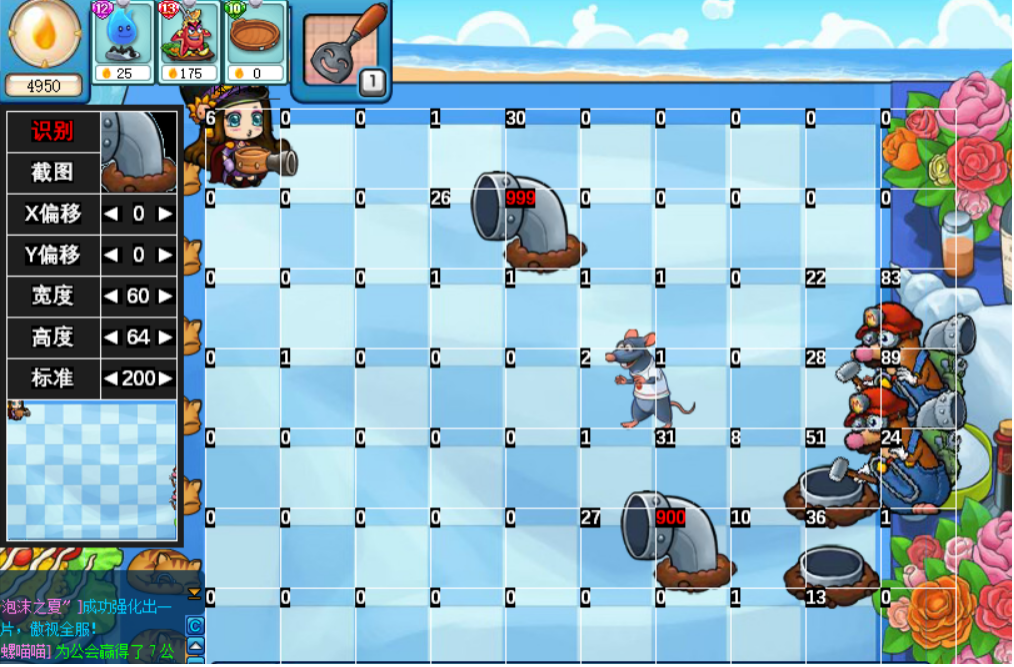Collapse the chat with the orange arrow
This screenshot has width=1014, height=667.
point(195,593)
